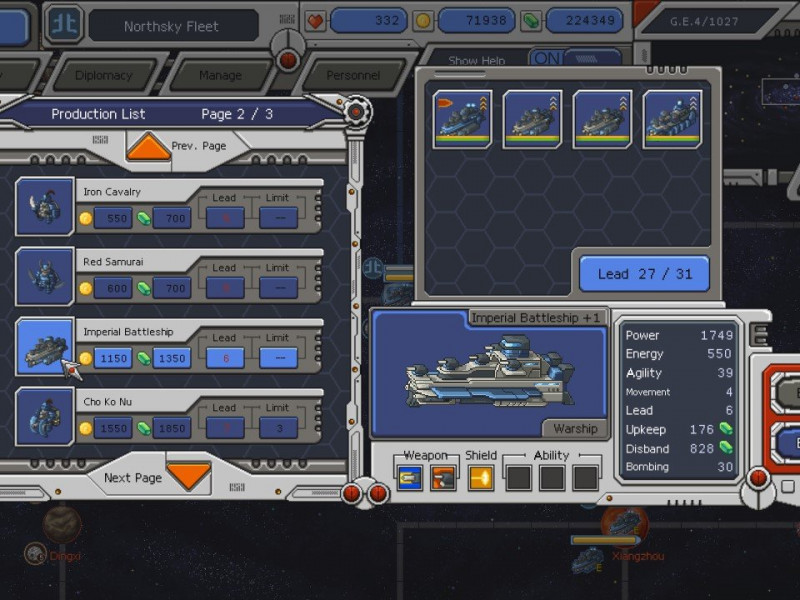
Task: Pick the Imperial Battleship portrait
Action: tap(45, 346)
